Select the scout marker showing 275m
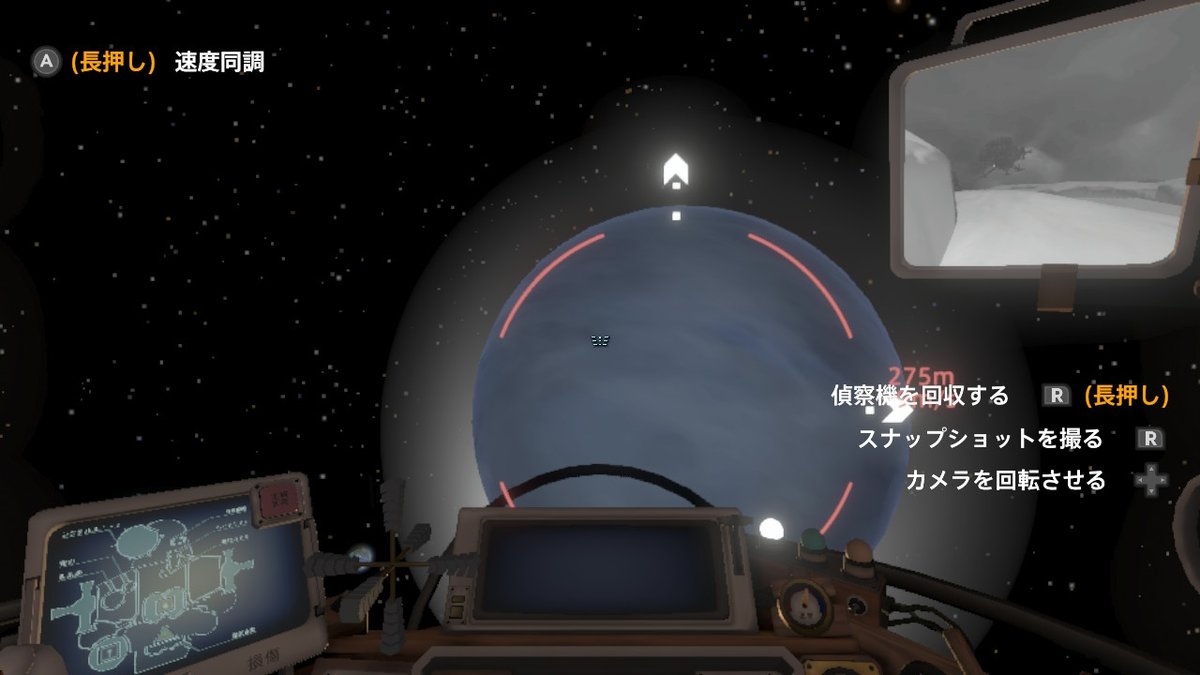 [x=897, y=408]
